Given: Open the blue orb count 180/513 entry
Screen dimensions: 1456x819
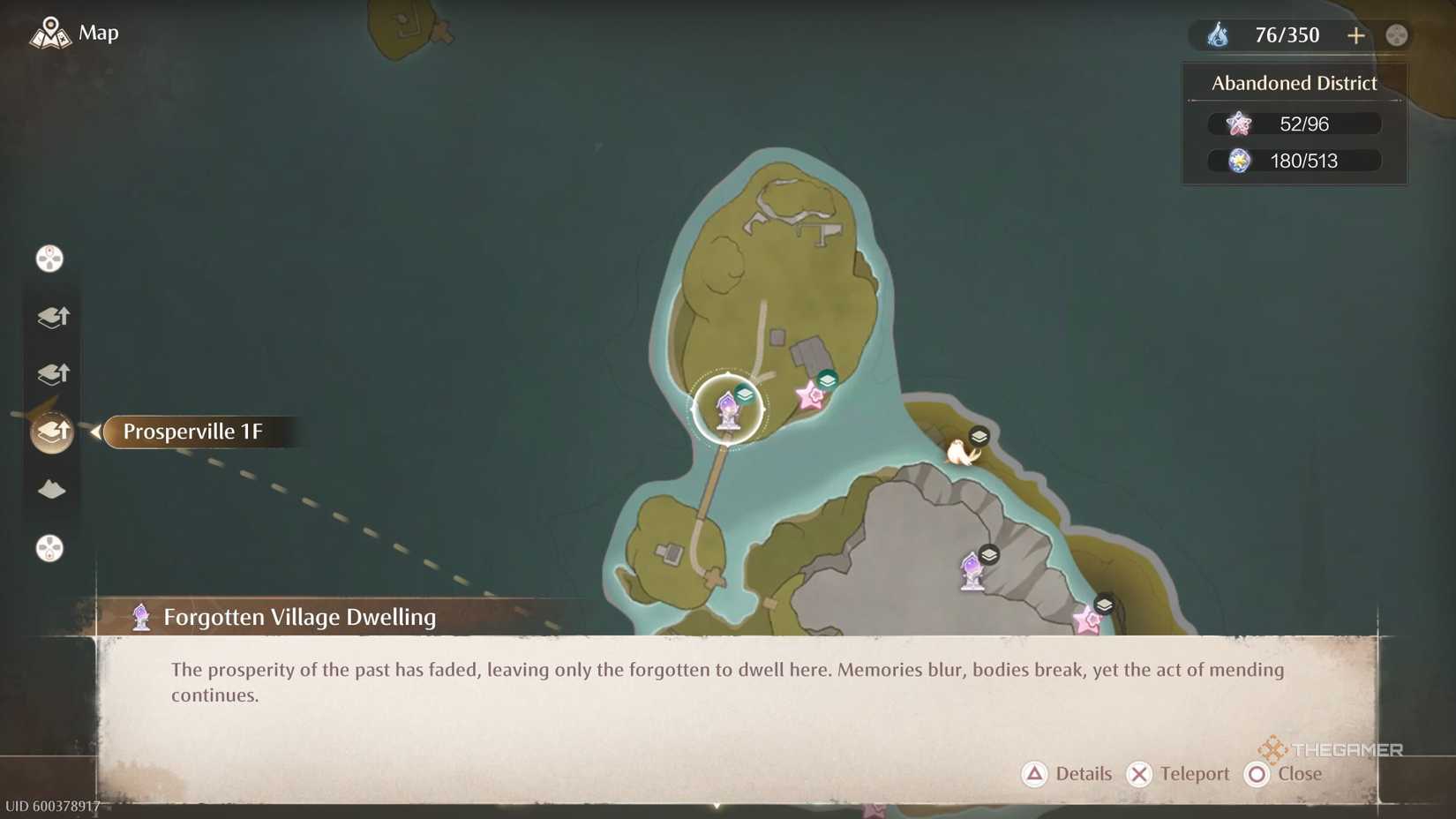Looking at the screenshot, I should click(1293, 161).
